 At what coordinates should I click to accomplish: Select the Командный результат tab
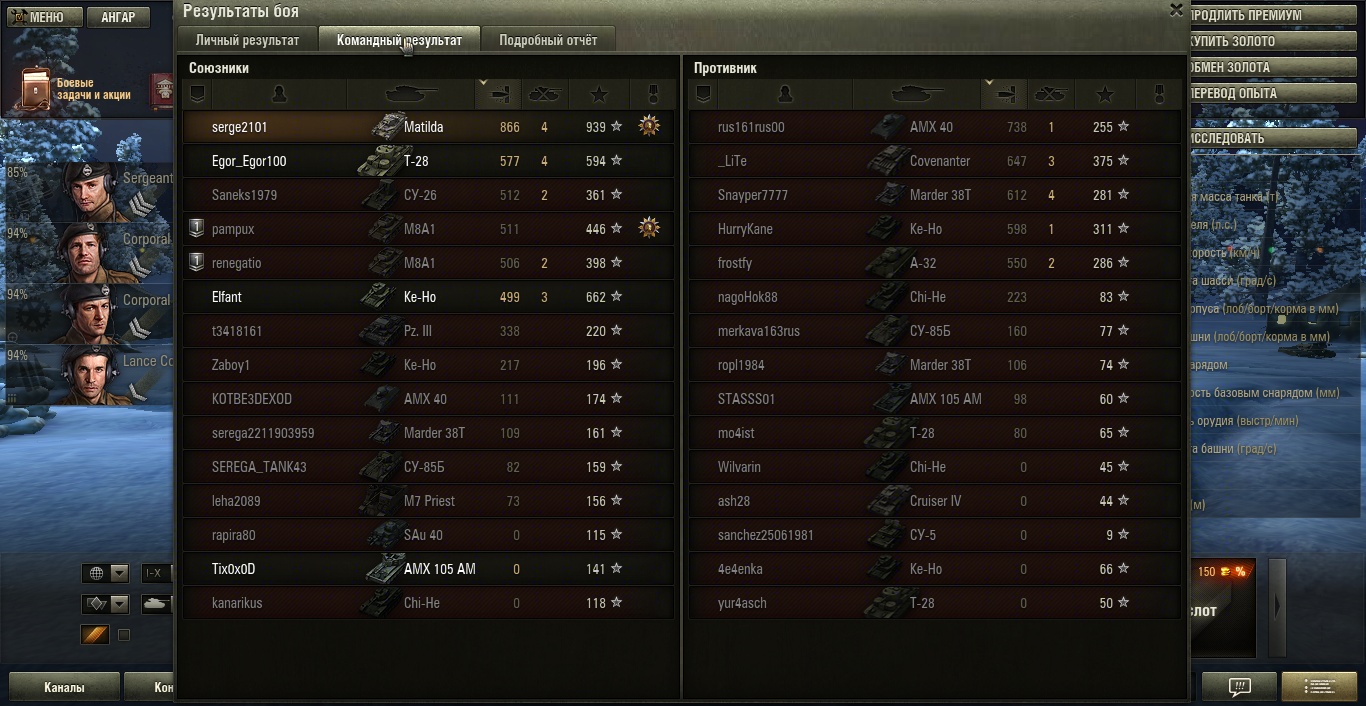pyautogui.click(x=399, y=40)
